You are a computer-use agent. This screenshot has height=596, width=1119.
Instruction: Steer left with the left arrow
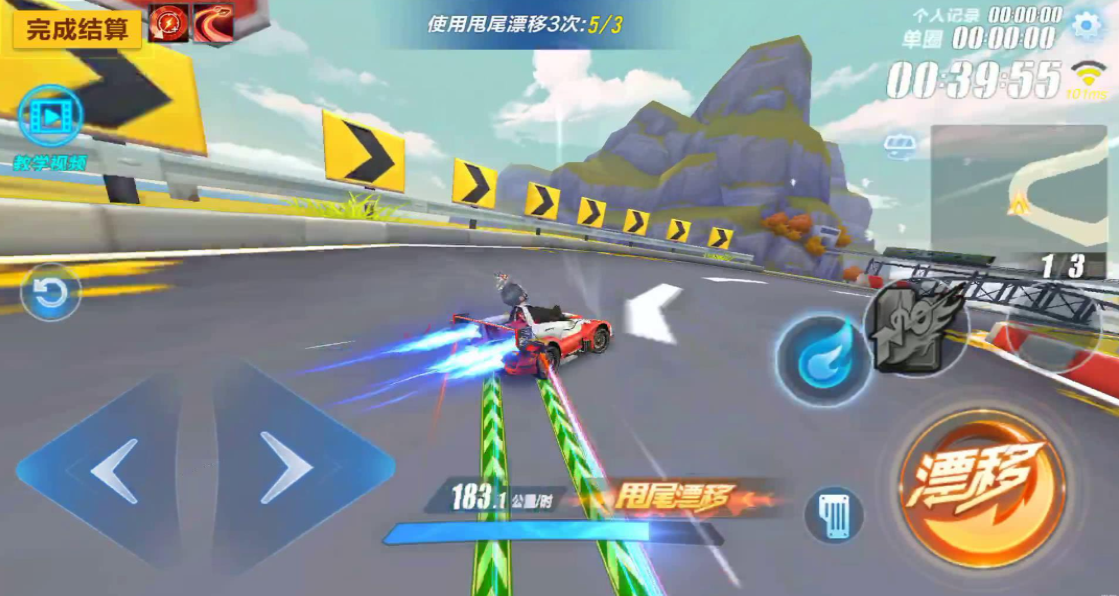[115, 470]
